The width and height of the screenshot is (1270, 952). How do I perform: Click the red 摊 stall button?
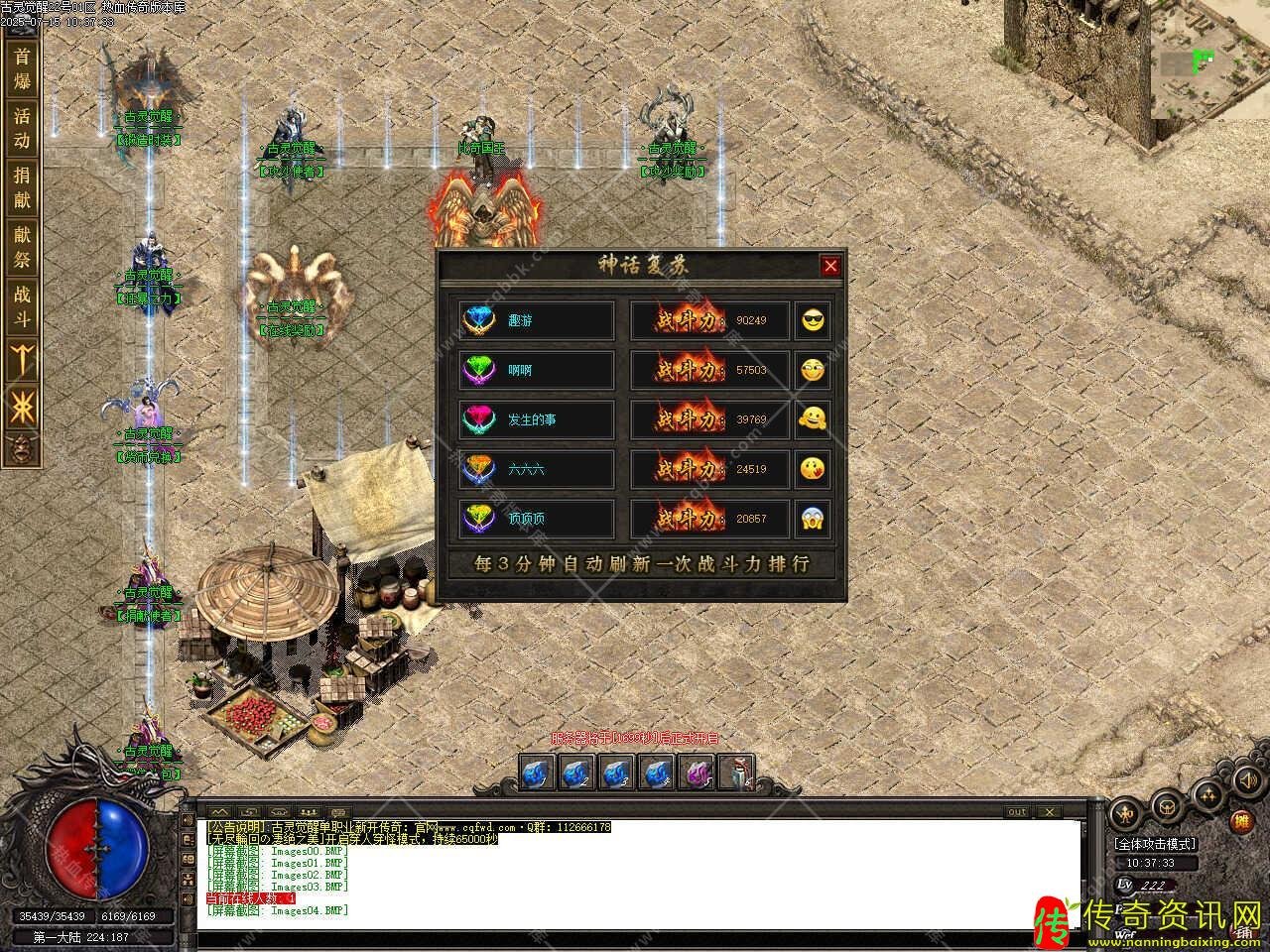[1240, 821]
